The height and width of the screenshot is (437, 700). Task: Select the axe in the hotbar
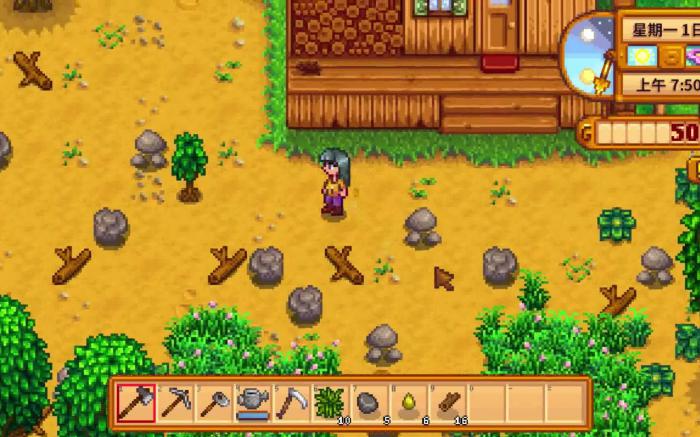pyautogui.click(x=136, y=403)
